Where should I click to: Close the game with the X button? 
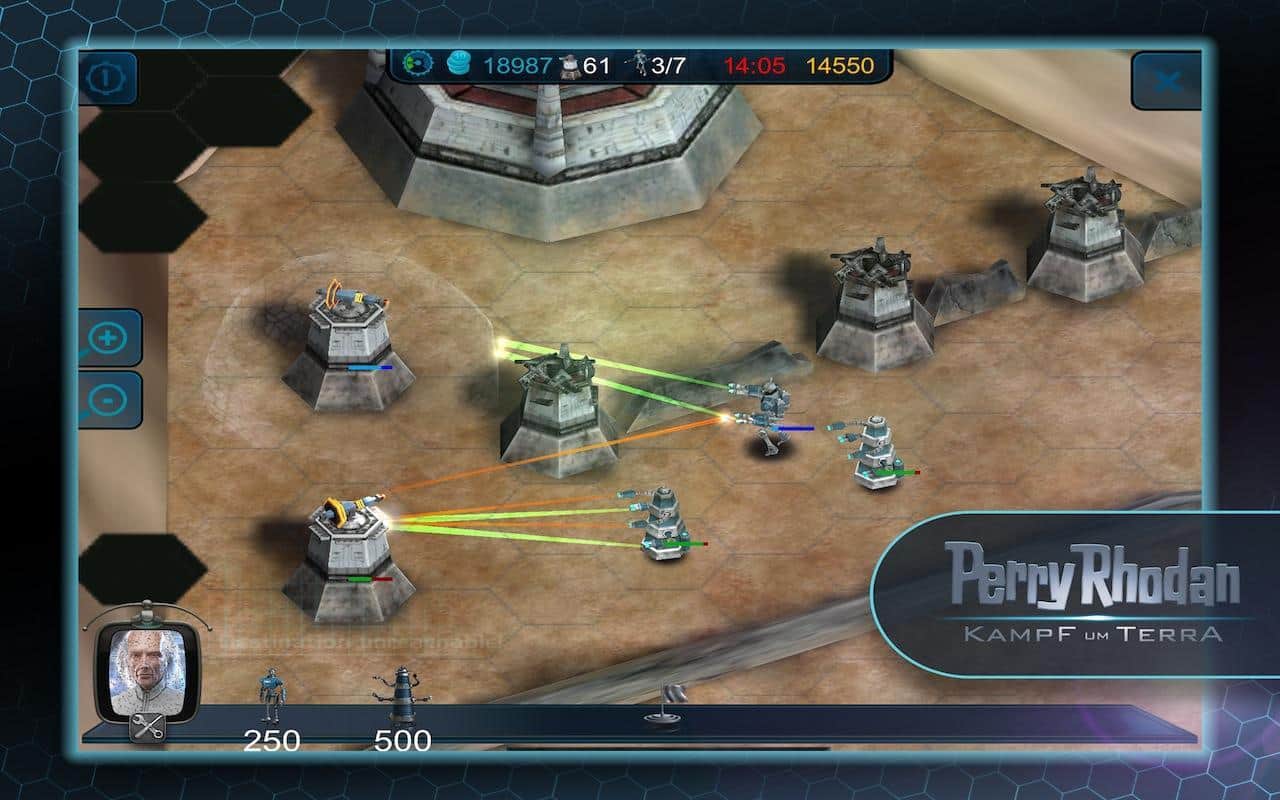[x=1166, y=81]
